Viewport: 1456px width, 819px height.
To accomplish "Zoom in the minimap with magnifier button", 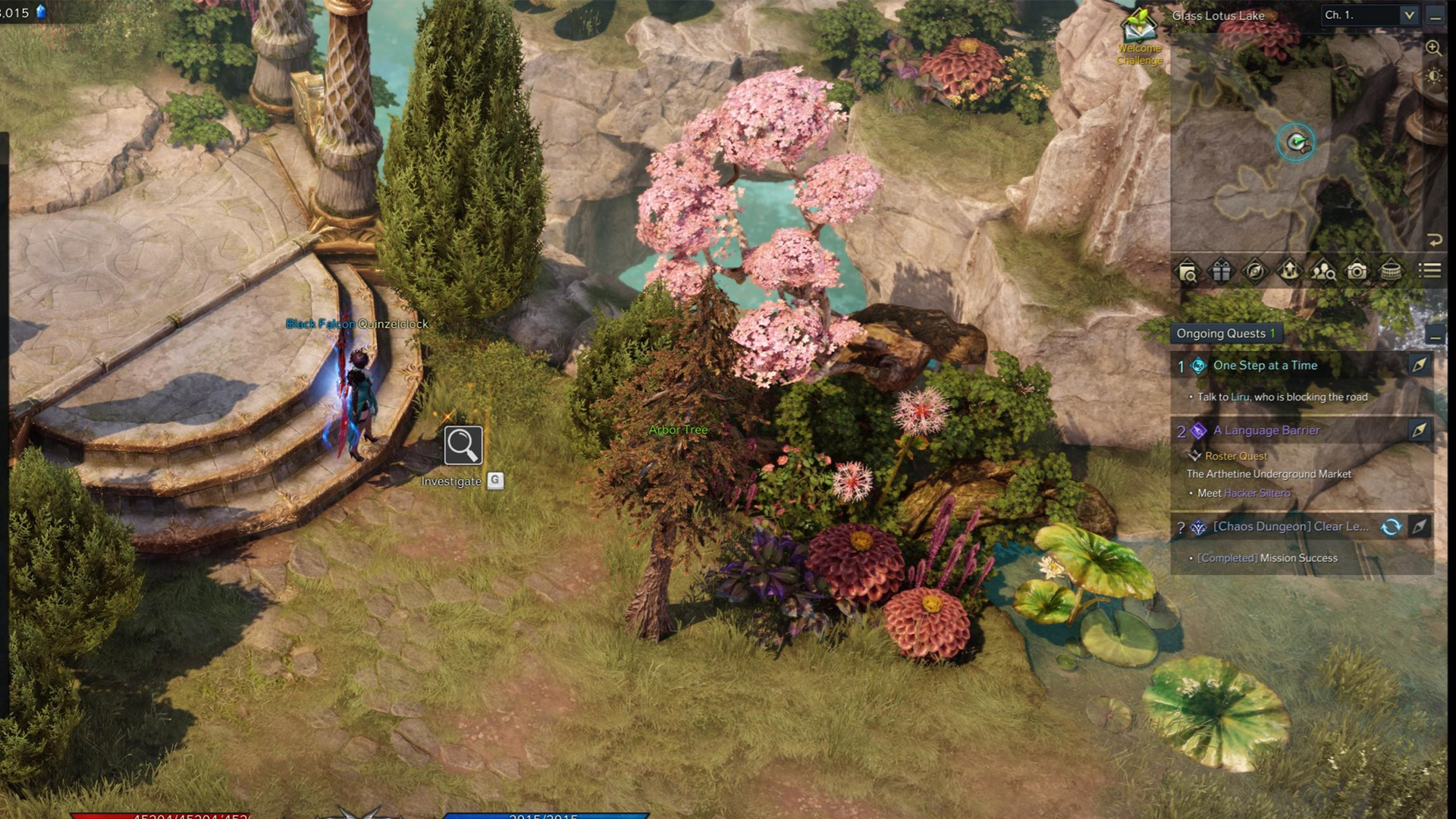I will click(1433, 49).
